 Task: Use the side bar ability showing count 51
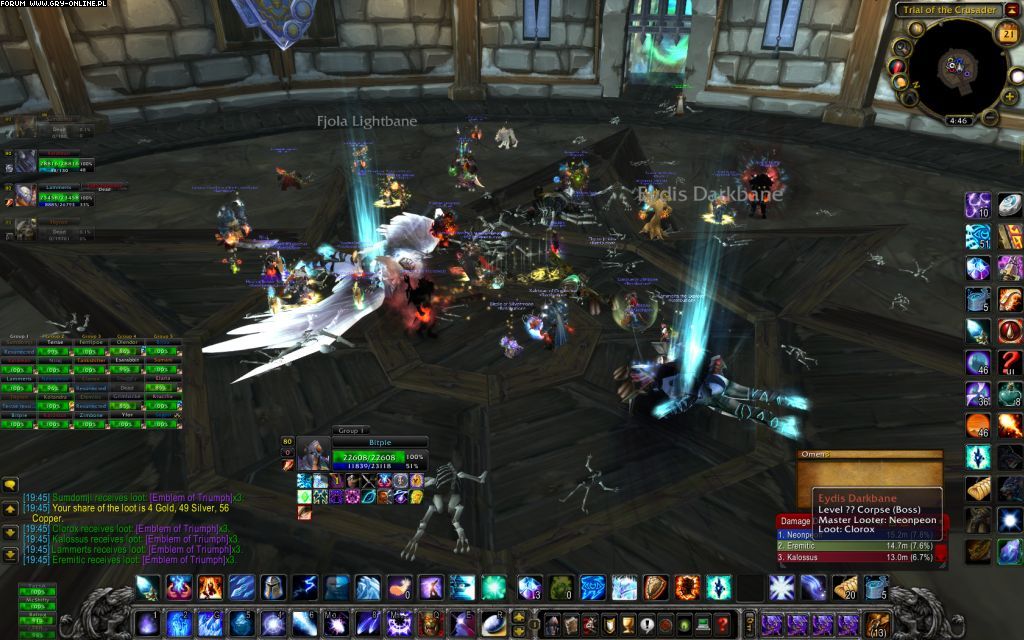[979, 237]
